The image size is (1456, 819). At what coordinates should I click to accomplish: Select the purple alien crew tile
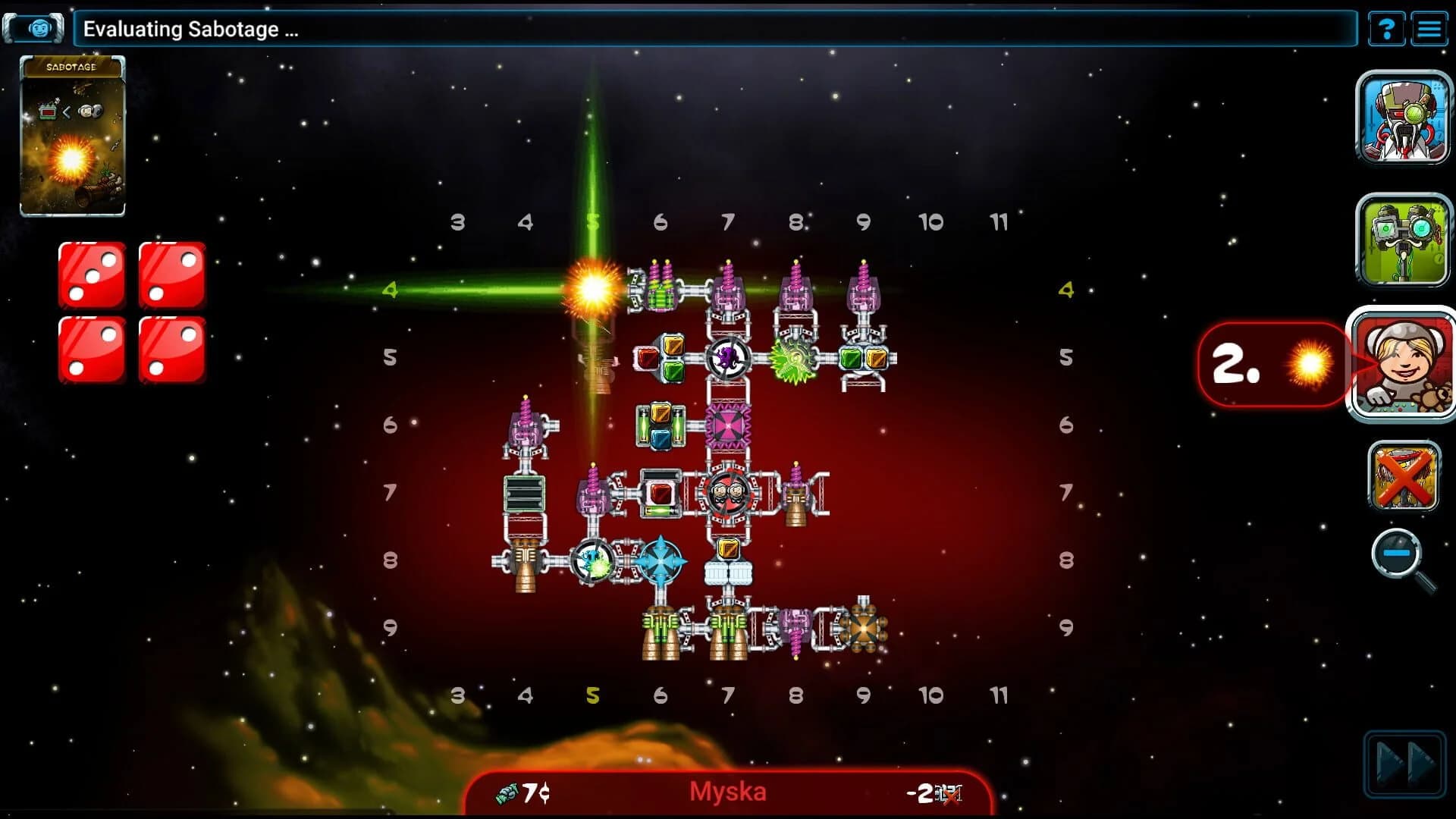pos(726,359)
